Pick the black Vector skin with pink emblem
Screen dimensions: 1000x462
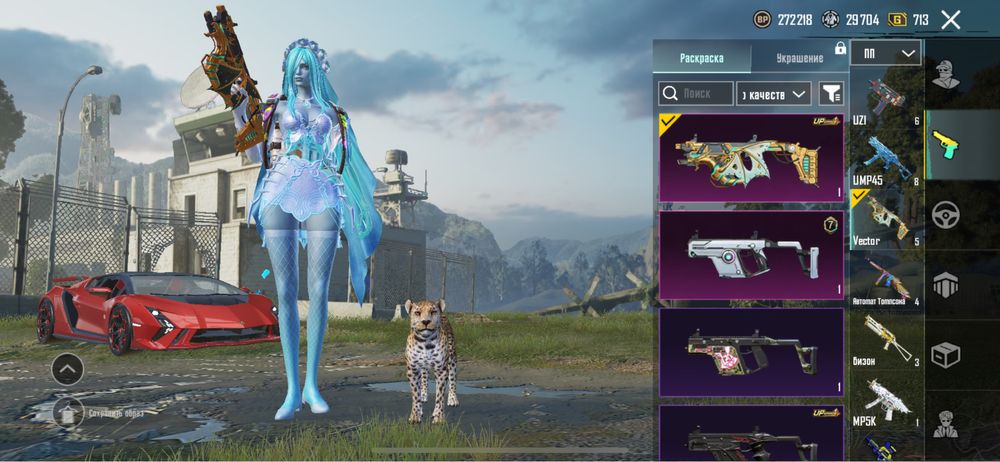tap(751, 351)
